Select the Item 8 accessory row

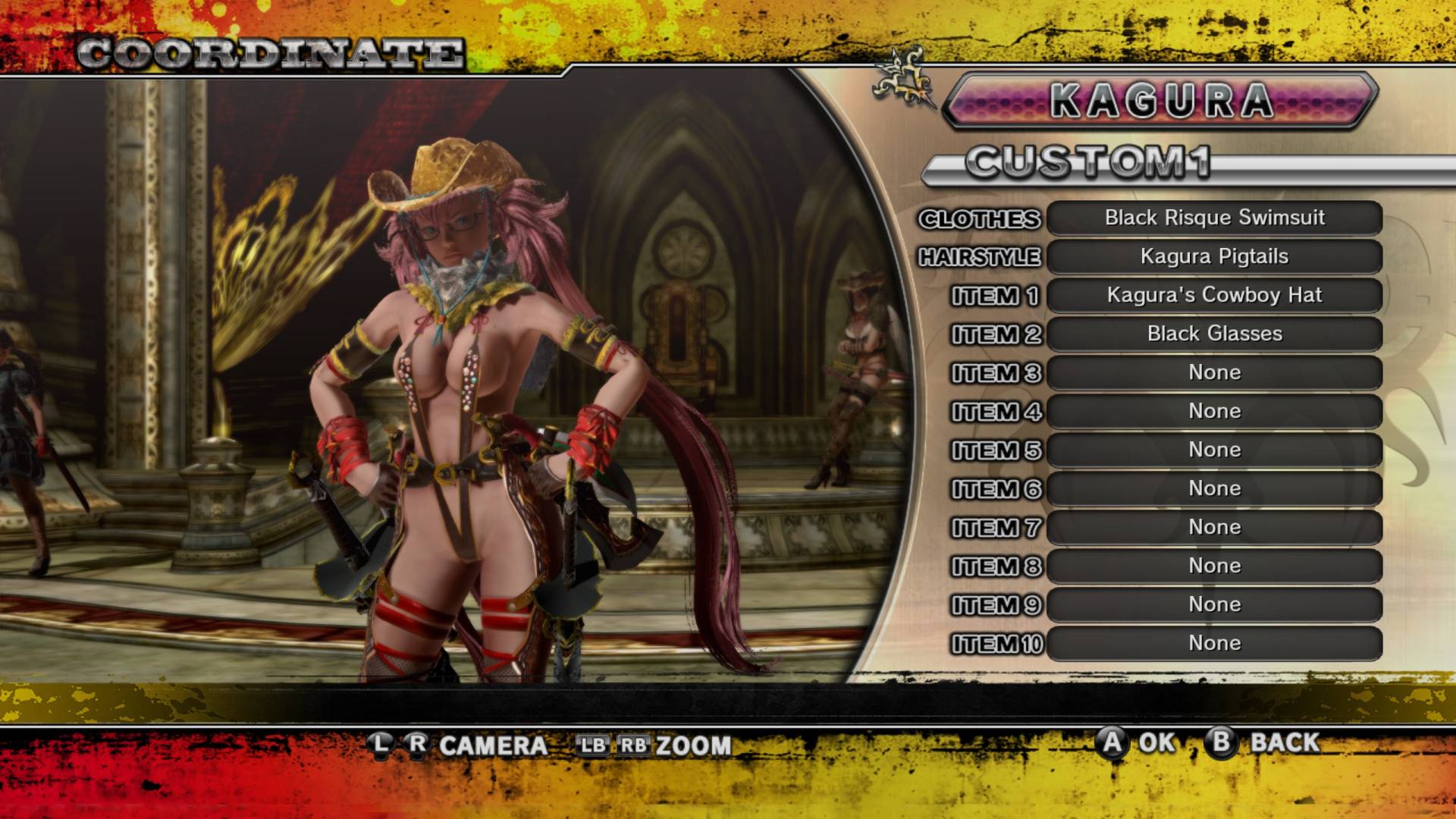pyautogui.click(x=1214, y=566)
